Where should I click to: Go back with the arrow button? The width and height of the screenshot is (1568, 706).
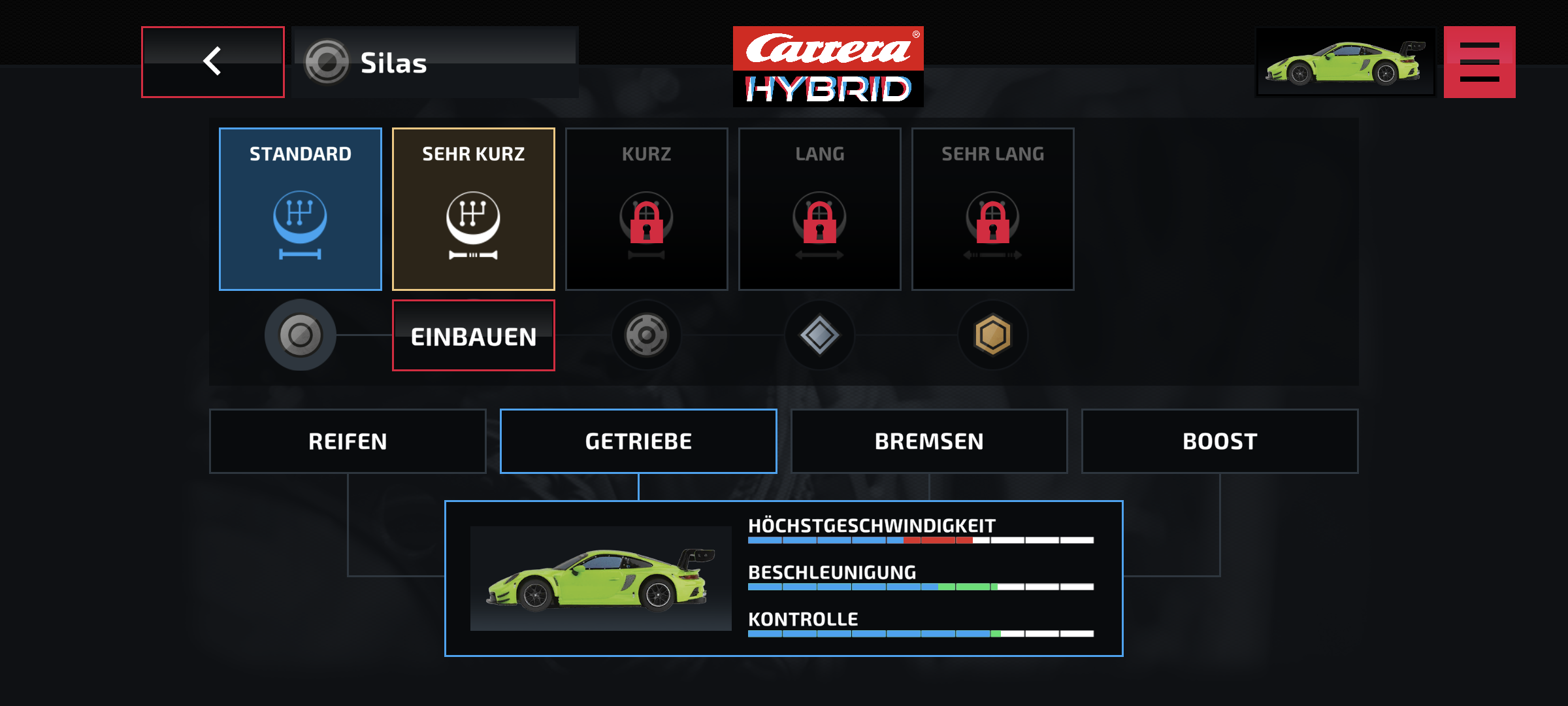click(213, 62)
